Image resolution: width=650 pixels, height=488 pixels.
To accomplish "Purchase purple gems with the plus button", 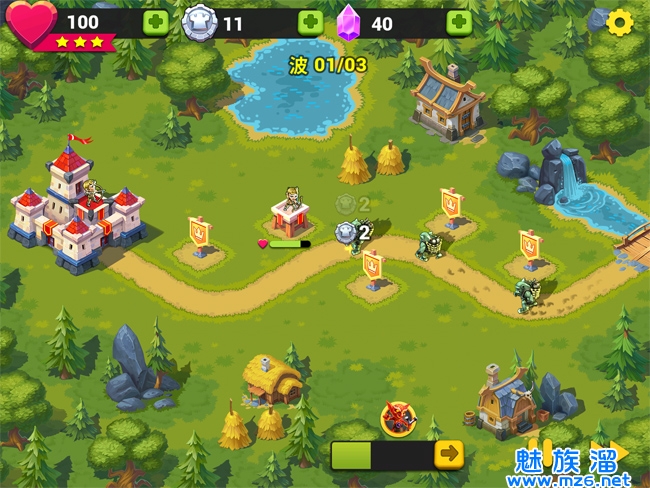I will pyautogui.click(x=459, y=22).
